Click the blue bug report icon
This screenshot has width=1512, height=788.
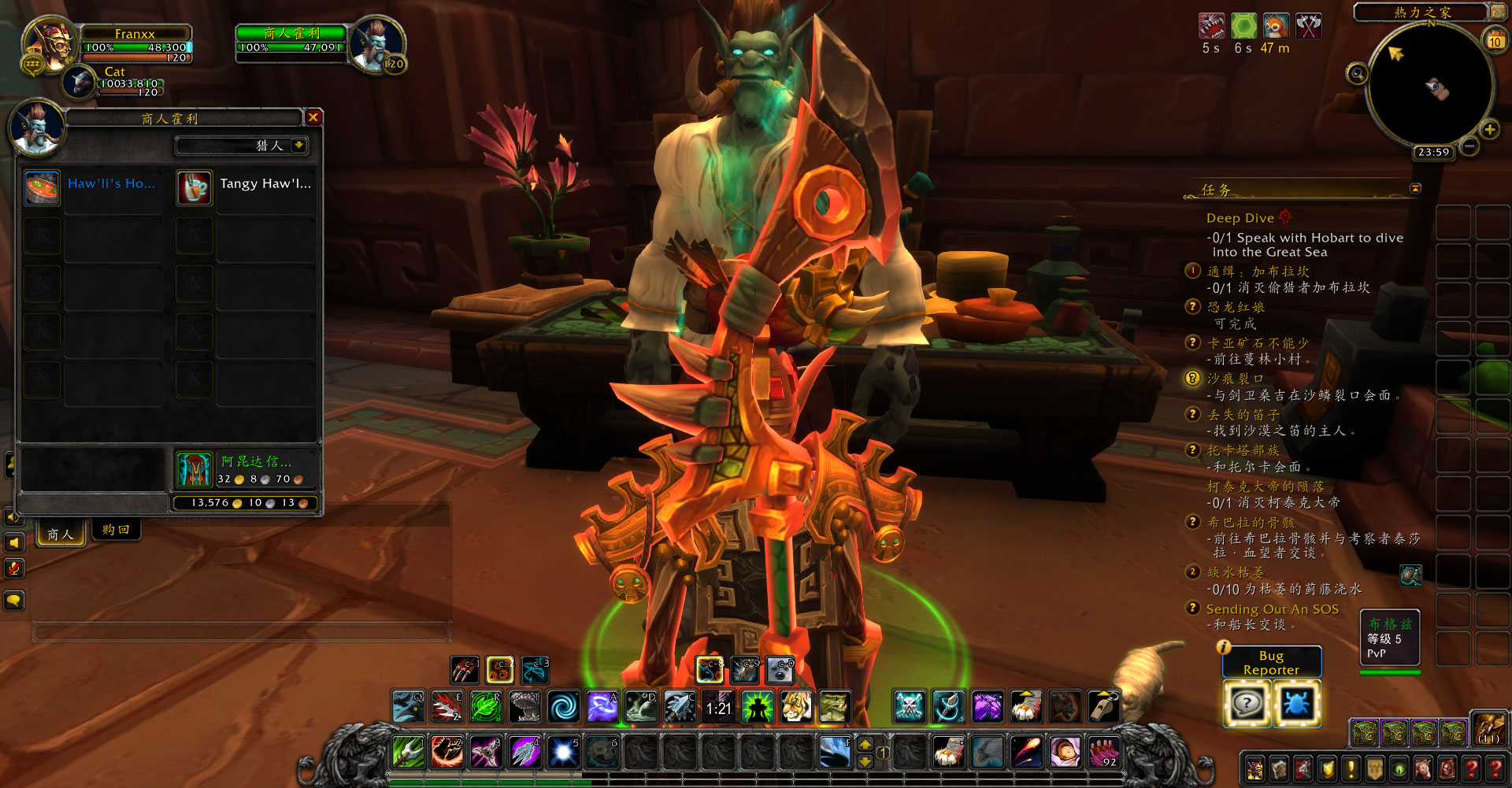1295,703
